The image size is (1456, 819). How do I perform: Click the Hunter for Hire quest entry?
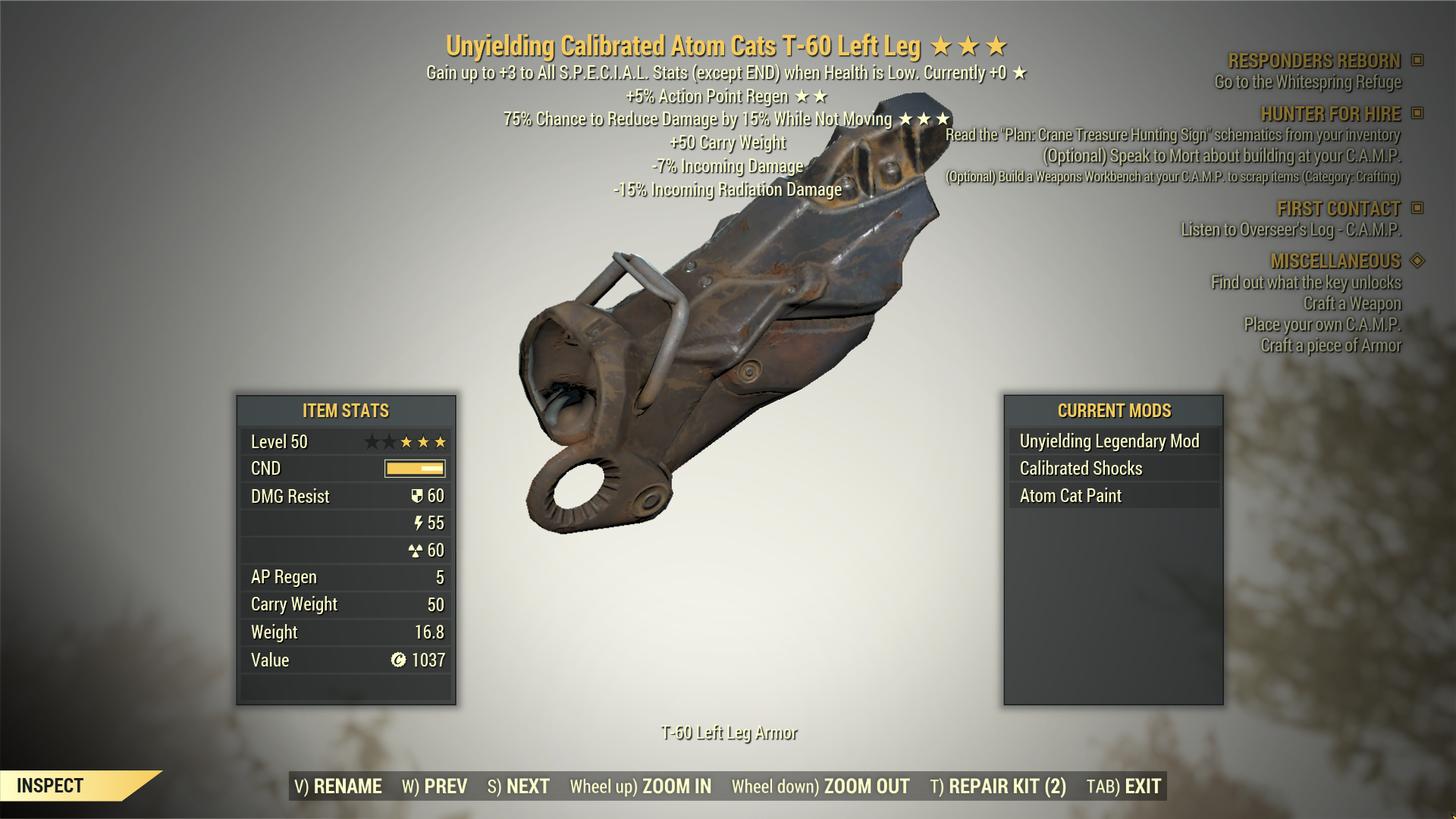1330,114
